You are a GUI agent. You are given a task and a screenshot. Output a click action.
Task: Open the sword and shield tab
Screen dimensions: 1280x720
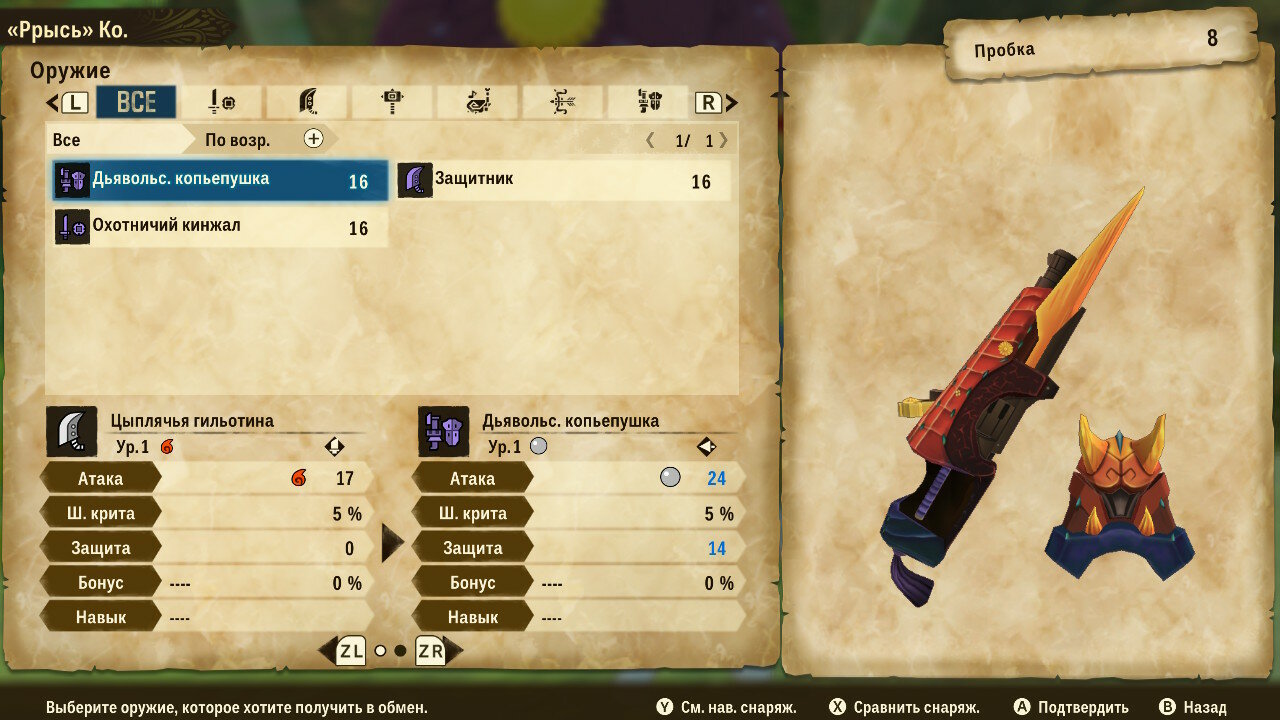pos(221,102)
